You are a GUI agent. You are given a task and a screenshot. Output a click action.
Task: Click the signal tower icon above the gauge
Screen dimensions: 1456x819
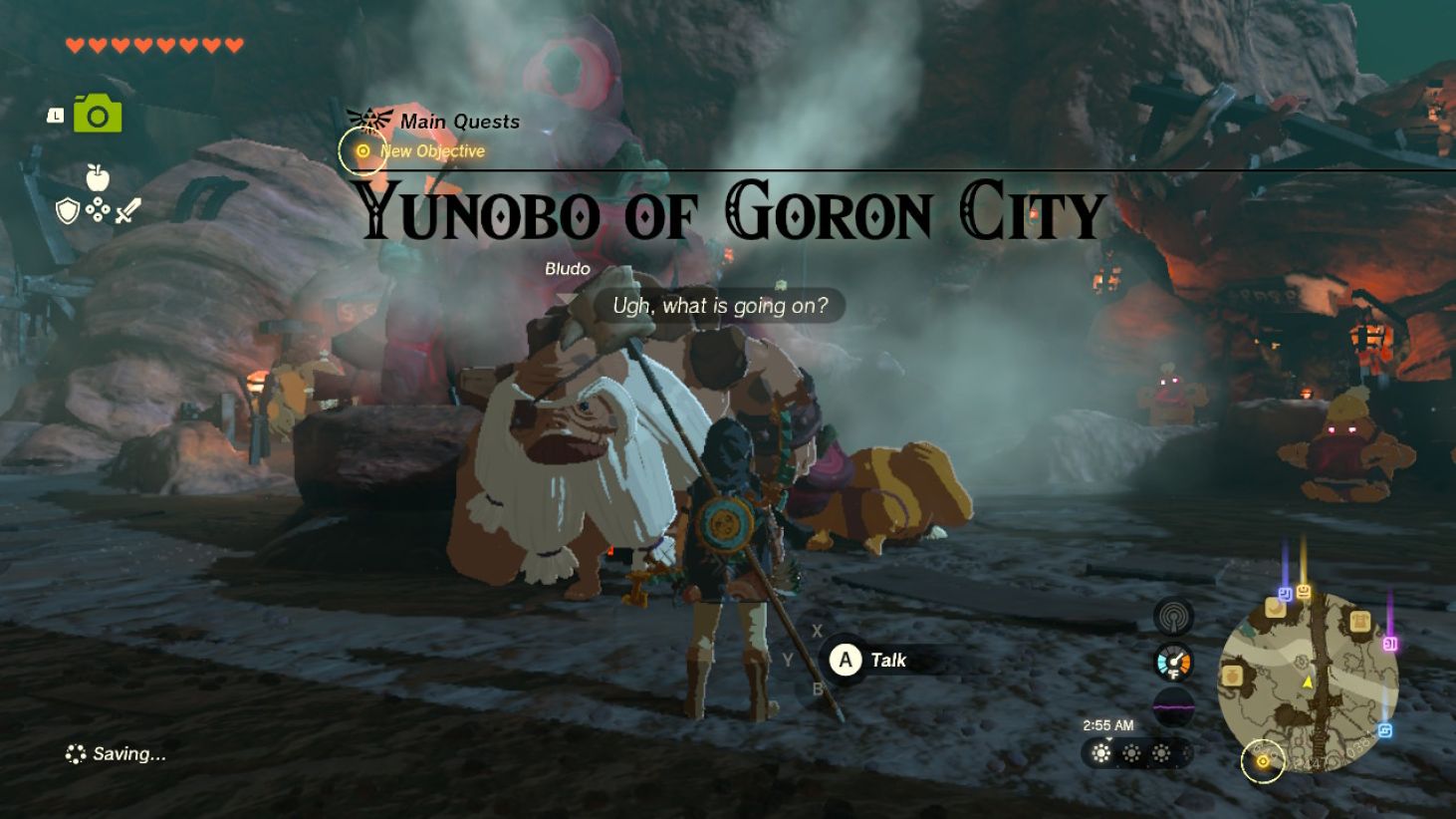(1172, 616)
